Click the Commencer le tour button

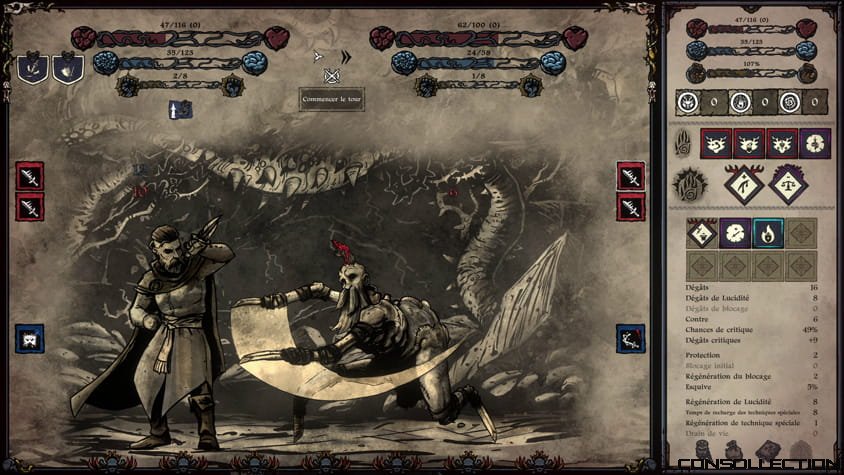tap(331, 99)
